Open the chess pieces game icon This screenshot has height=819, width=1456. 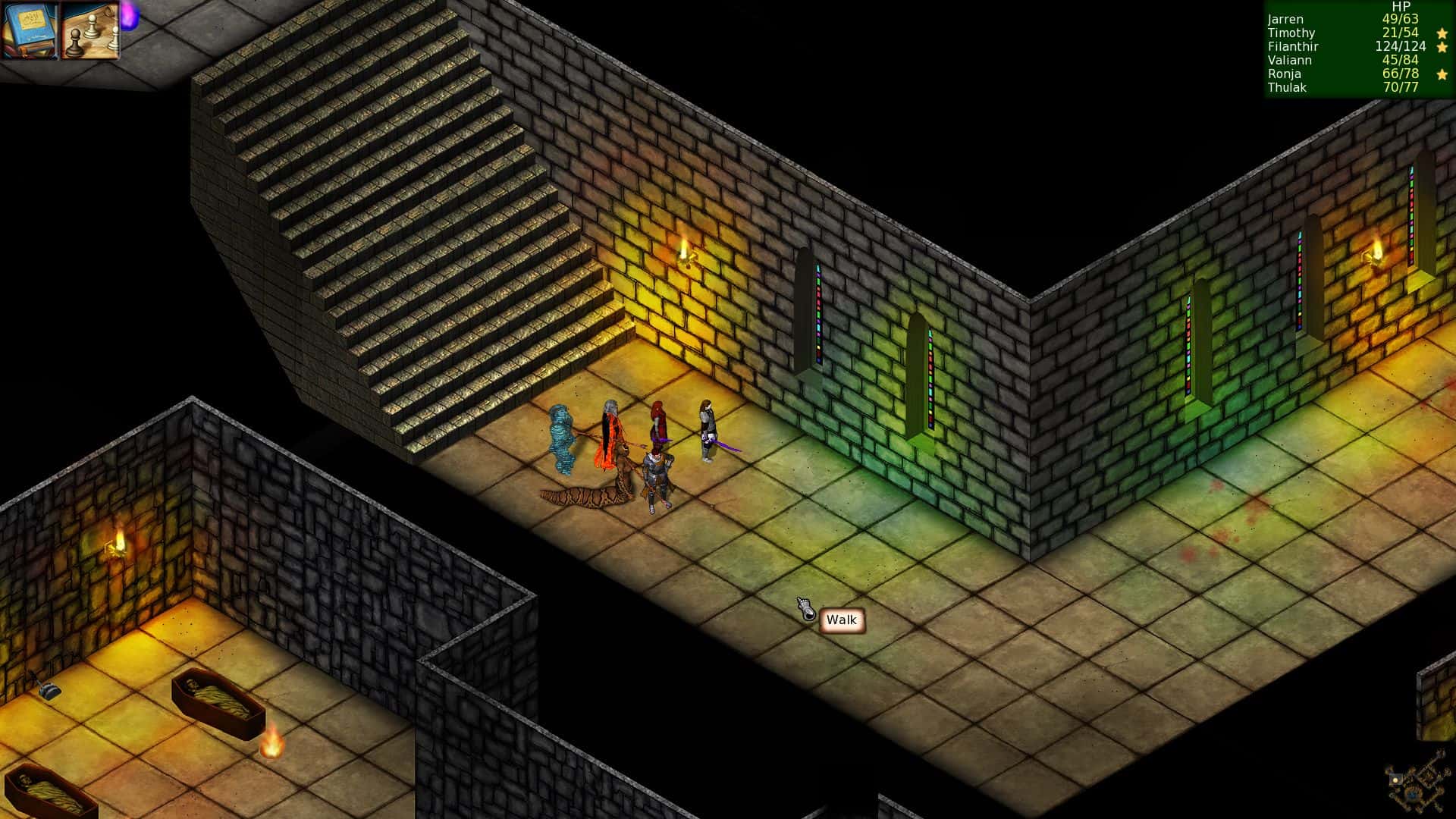tap(87, 32)
